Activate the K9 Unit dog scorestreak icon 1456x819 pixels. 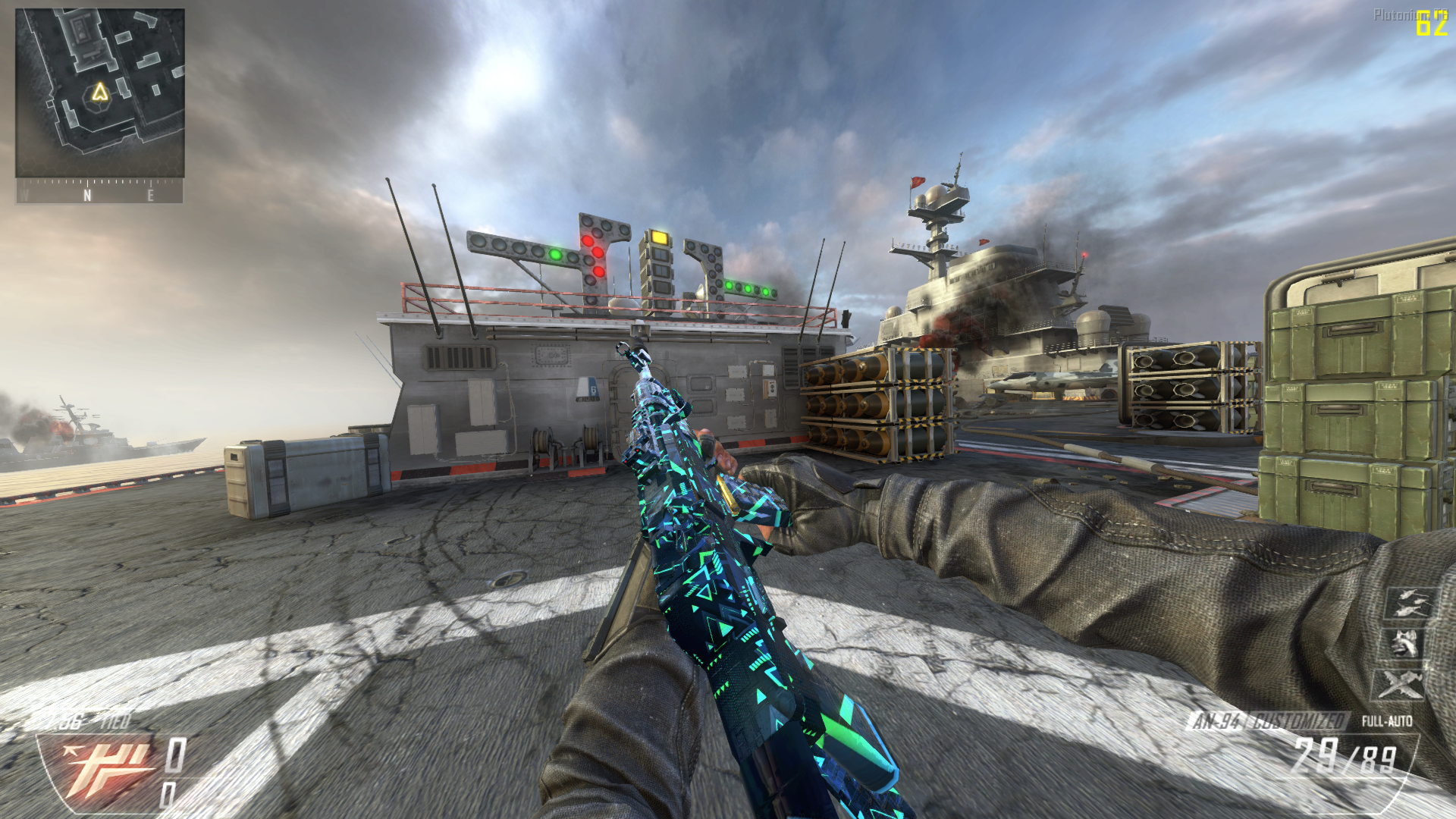click(1405, 645)
